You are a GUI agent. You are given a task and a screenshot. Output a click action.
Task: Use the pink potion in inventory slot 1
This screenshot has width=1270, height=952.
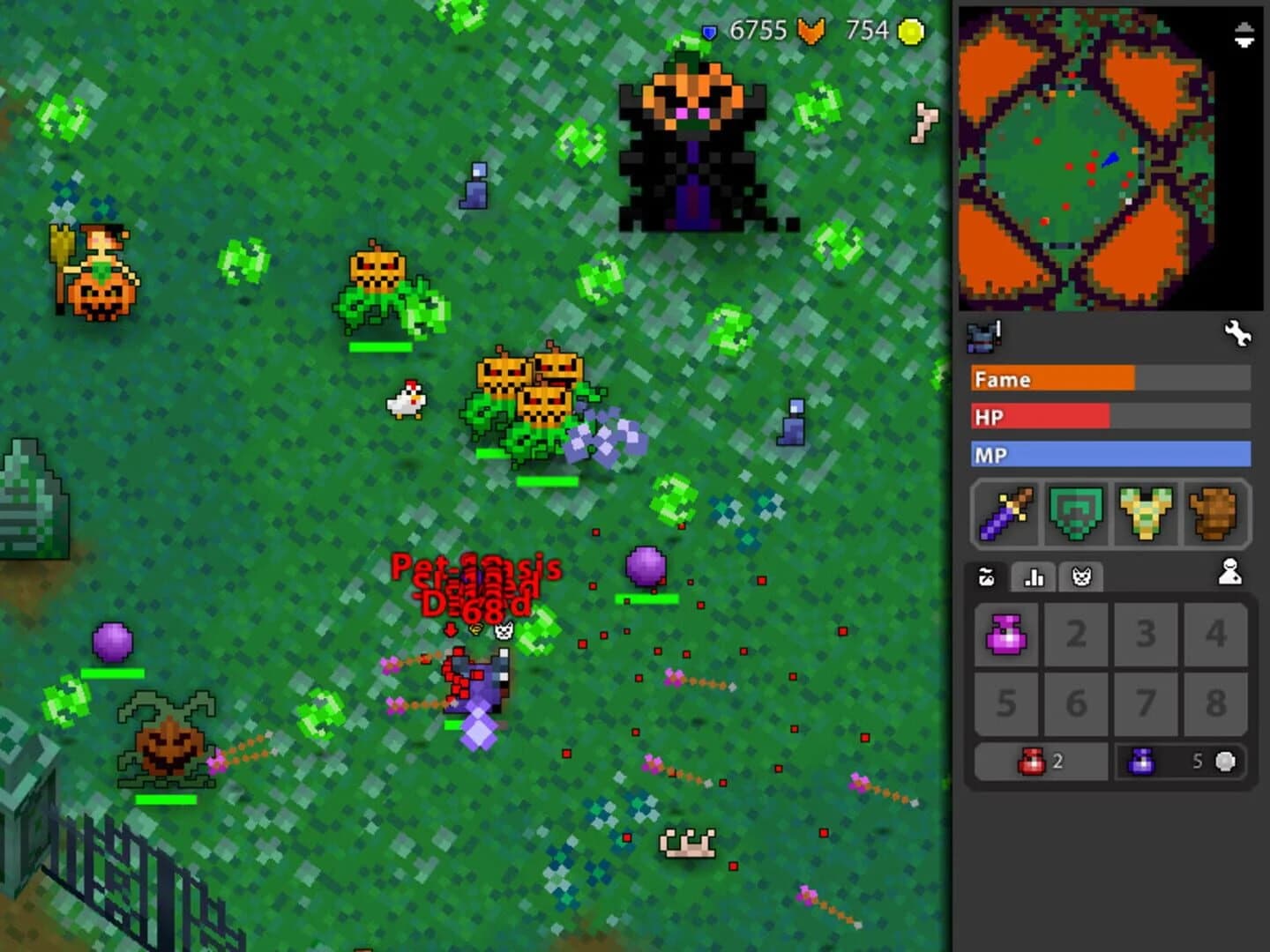pyautogui.click(x=1006, y=634)
